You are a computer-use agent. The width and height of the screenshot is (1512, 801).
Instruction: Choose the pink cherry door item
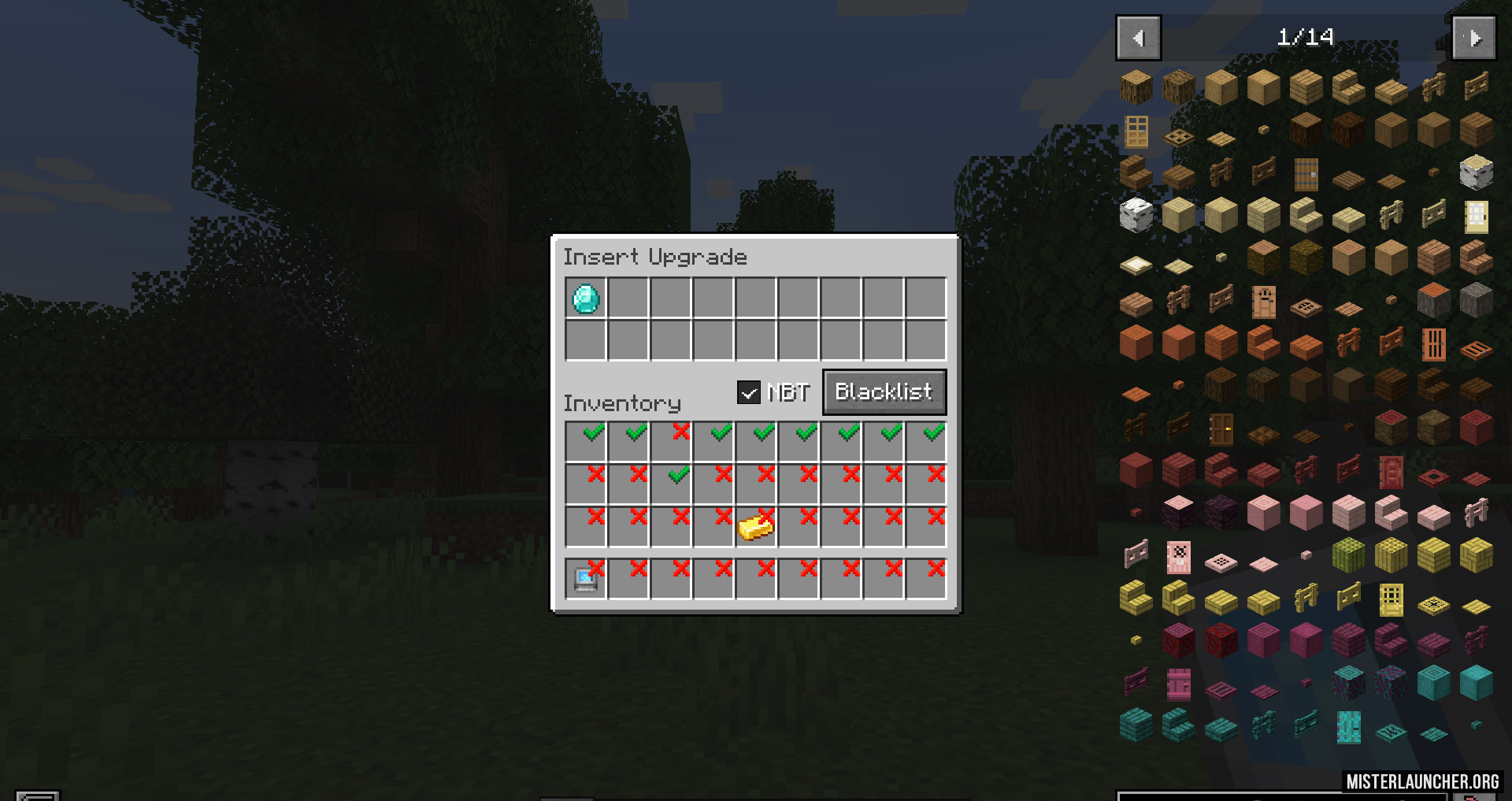point(1179,558)
